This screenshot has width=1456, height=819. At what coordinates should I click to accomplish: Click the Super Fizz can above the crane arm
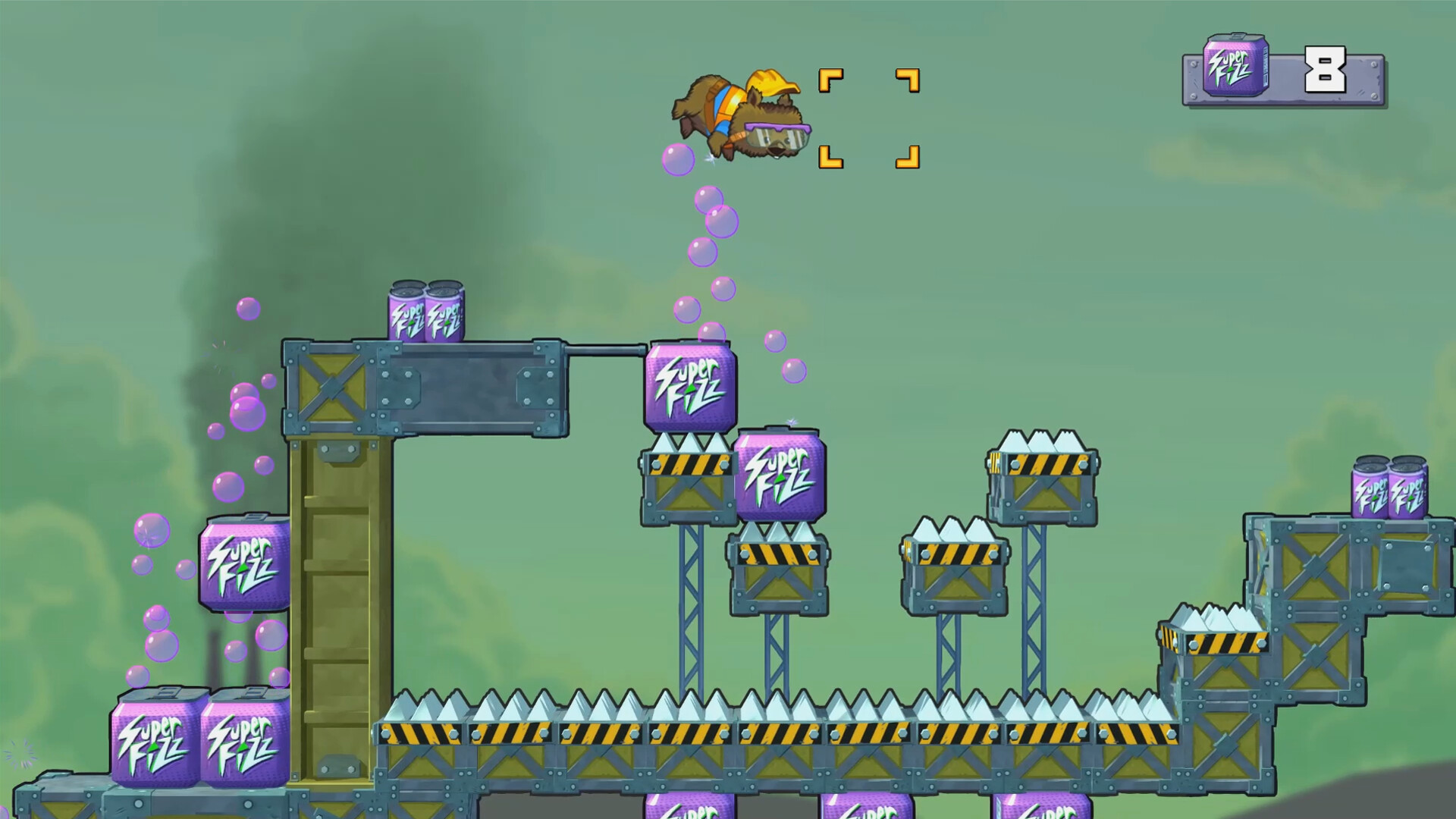425,311
